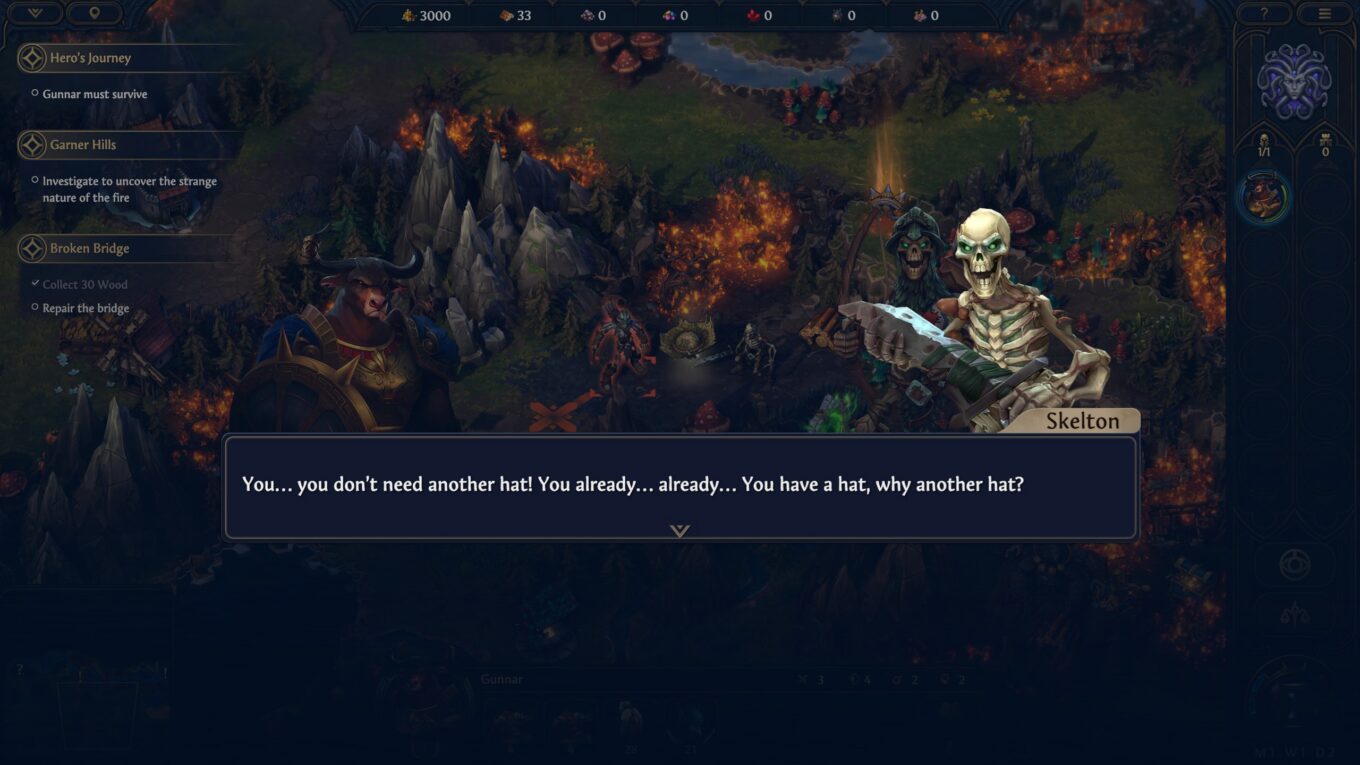Click the Gunnar hero name label
Screen dimensions: 1360x765
click(501, 678)
